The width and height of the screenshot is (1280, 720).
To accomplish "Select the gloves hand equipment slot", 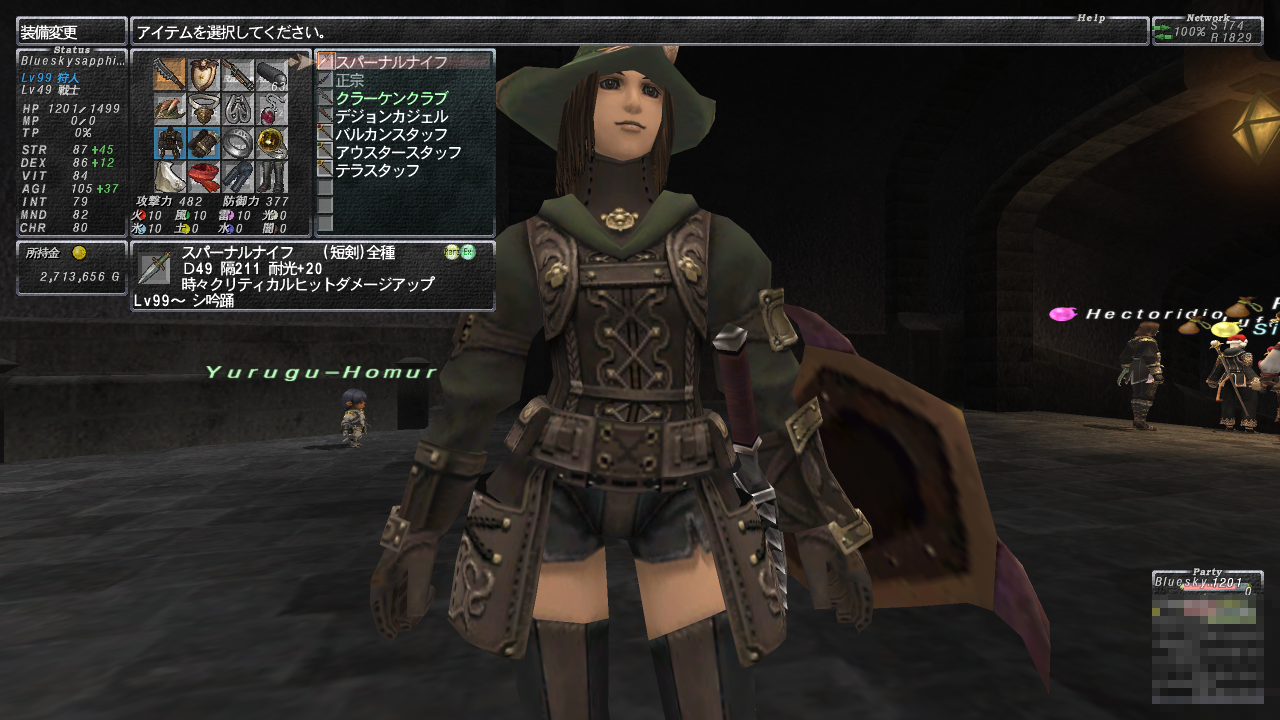I will tap(204, 143).
